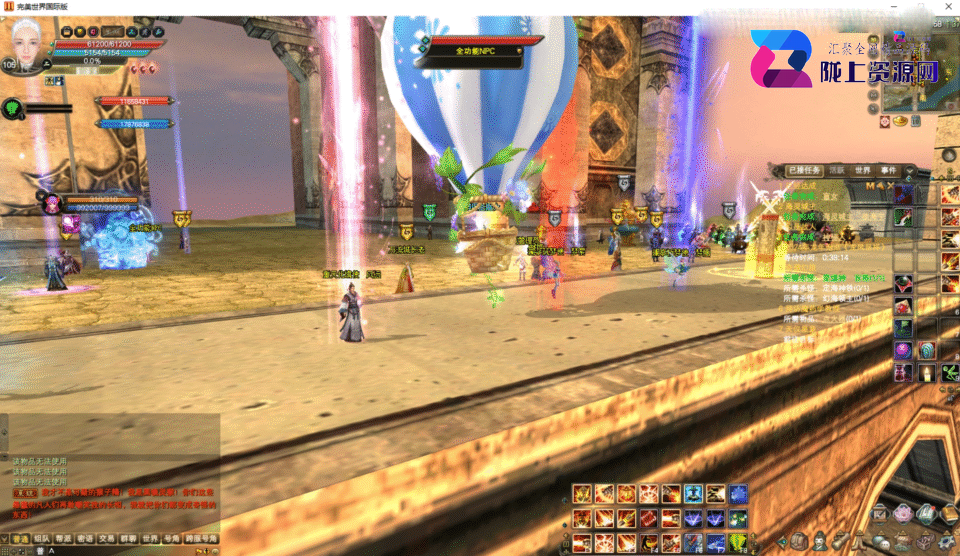Click the gold ingot icon below minimap

click(899, 121)
